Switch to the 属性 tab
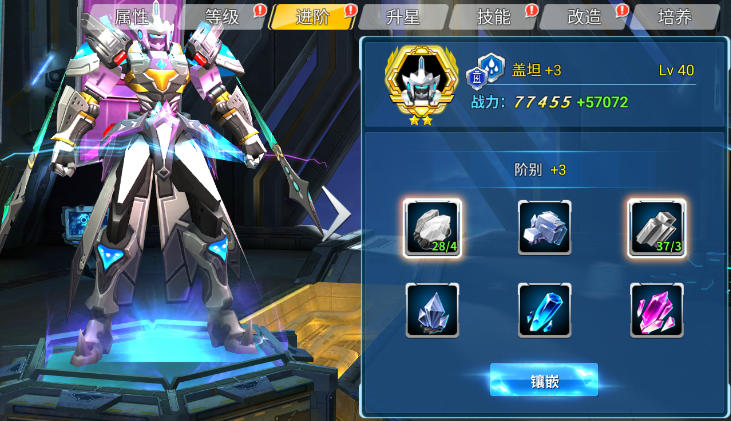The image size is (731, 421). pyautogui.click(x=132, y=16)
